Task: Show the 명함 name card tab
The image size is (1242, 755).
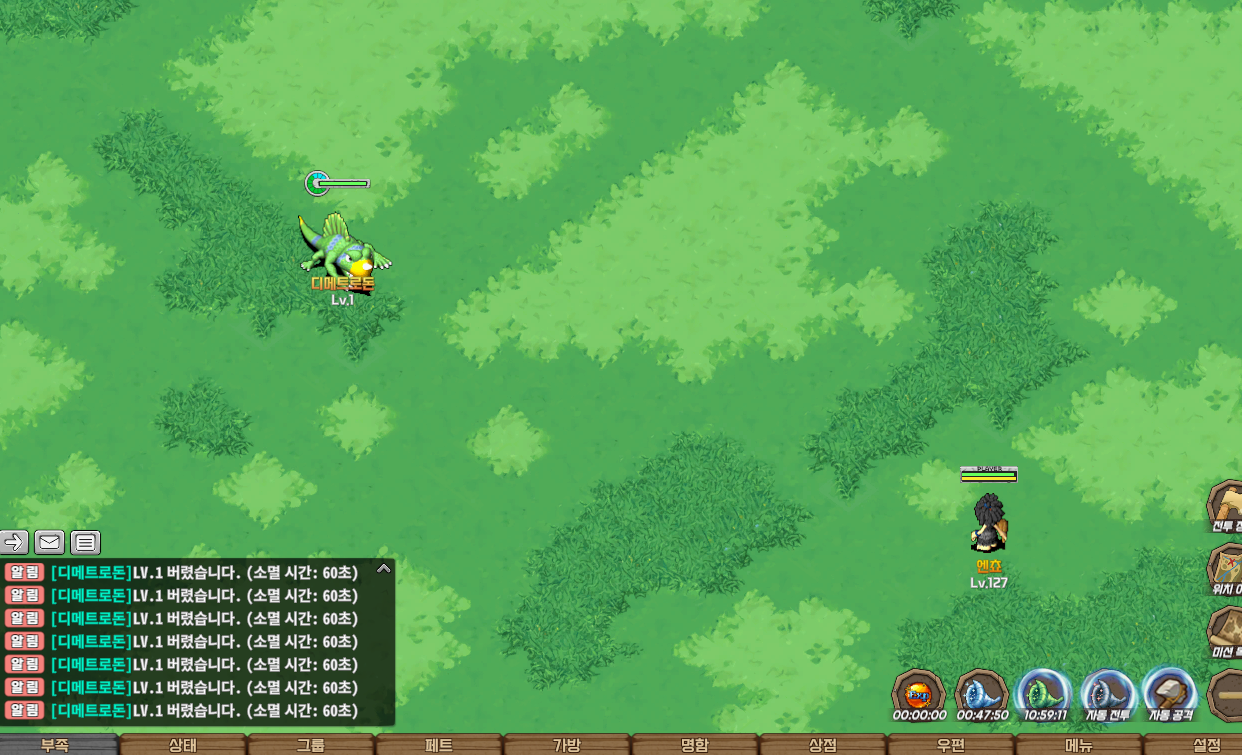Action: (x=695, y=745)
